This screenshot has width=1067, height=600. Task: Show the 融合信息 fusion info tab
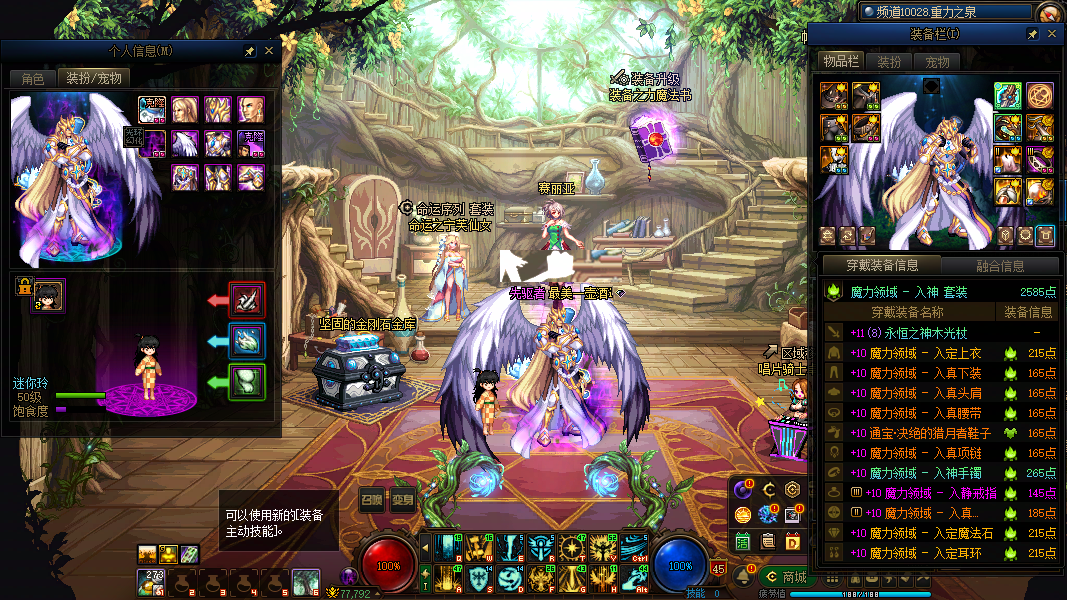tap(999, 266)
